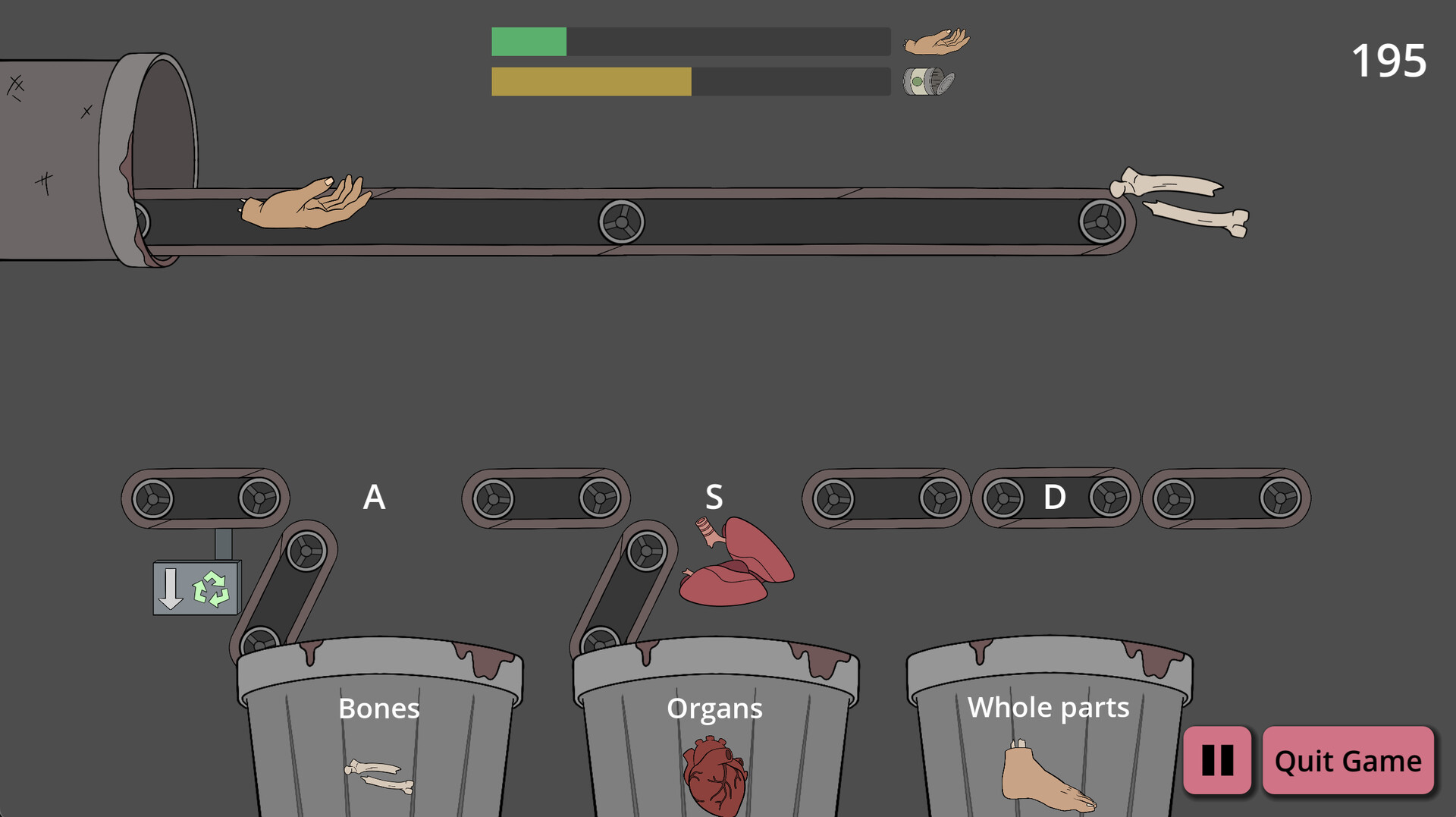Click the canned meat icon beside the gold bar
Viewport: 1456px width, 817px height.
point(927,81)
